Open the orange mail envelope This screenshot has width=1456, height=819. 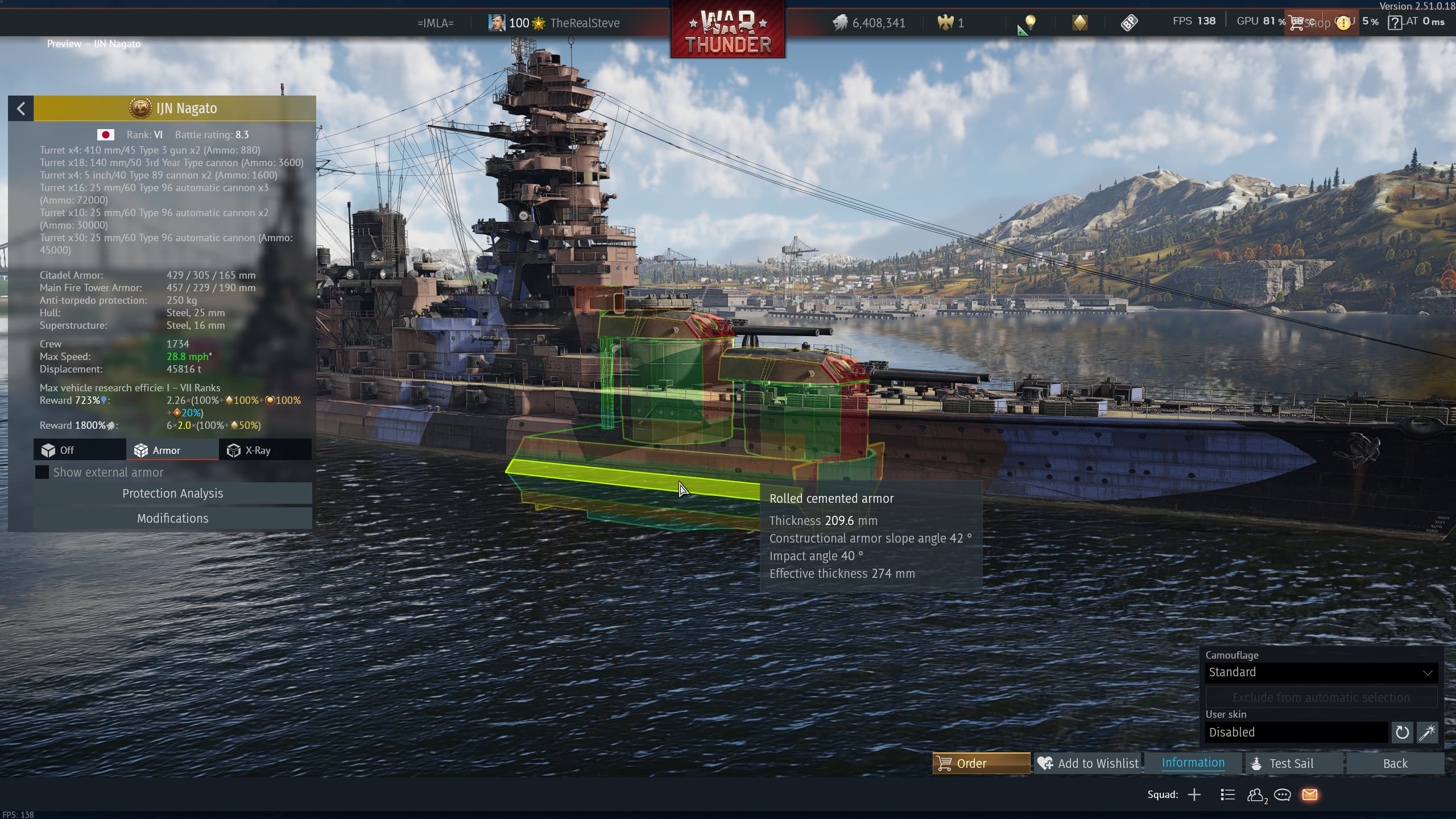[x=1309, y=795]
